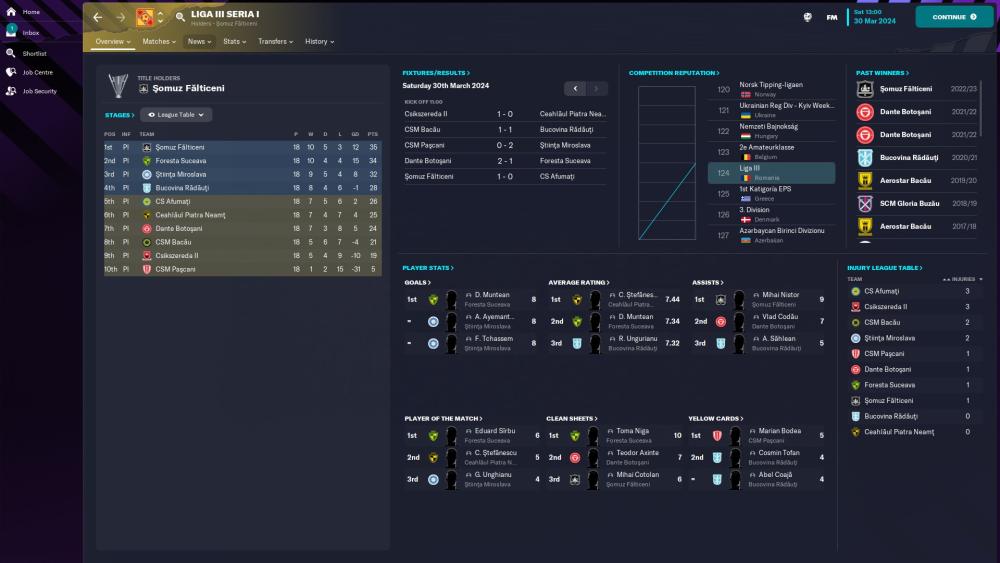Go to the Home screen

click(30, 12)
